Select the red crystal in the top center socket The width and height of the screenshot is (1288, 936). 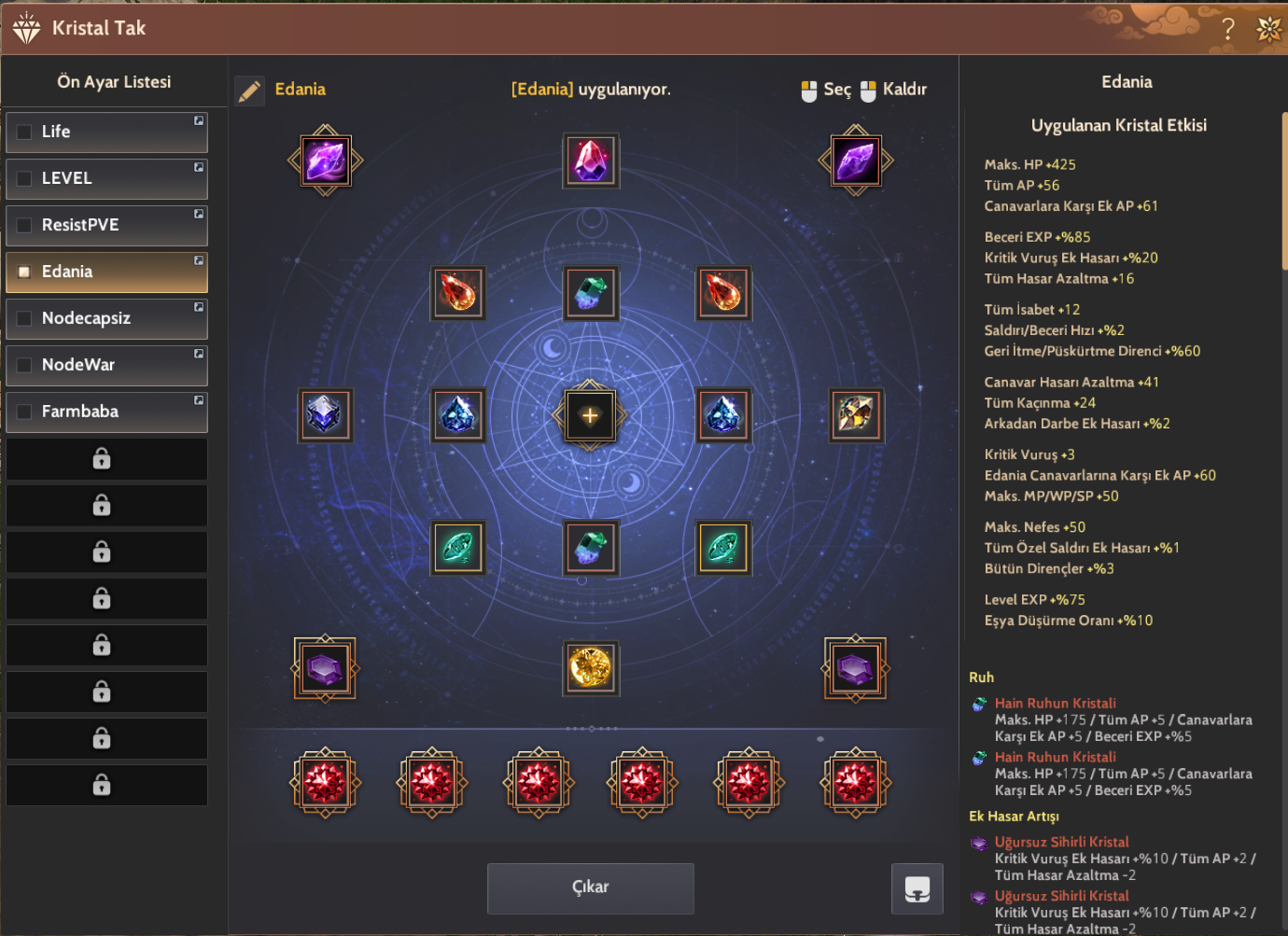pyautogui.click(x=590, y=161)
